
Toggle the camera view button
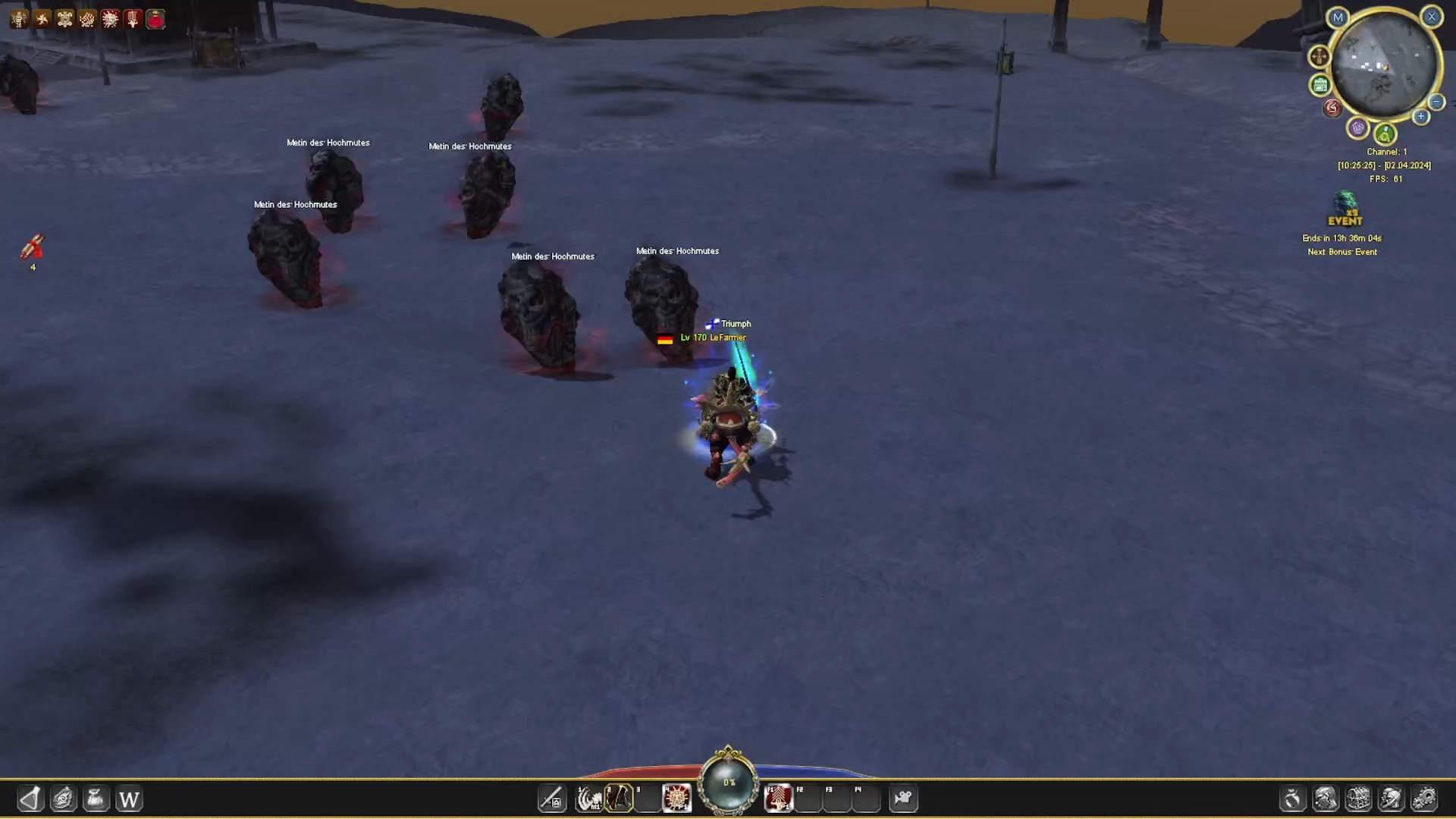pyautogui.click(x=903, y=799)
